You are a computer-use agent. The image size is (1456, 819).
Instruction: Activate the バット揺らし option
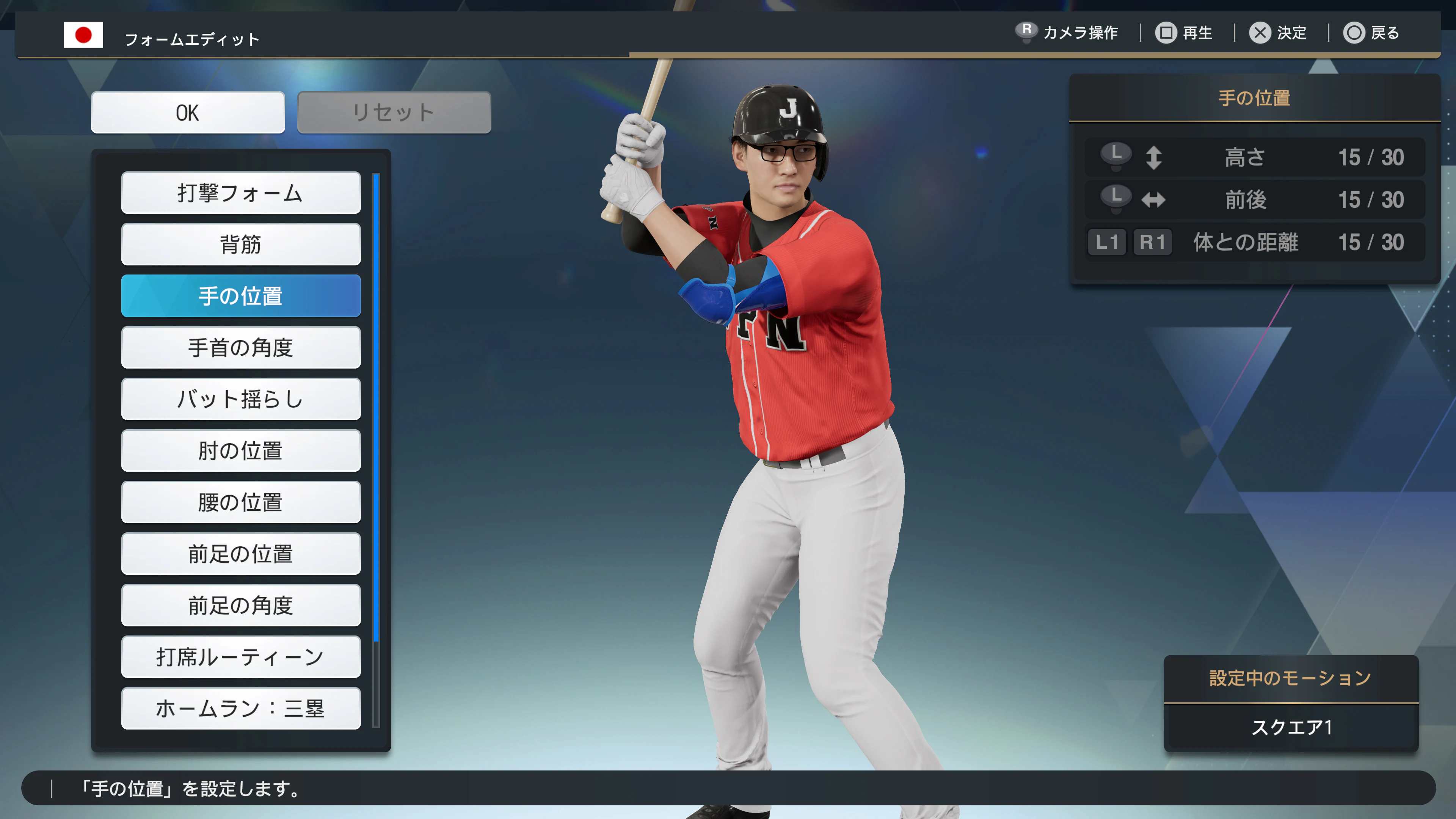241,399
